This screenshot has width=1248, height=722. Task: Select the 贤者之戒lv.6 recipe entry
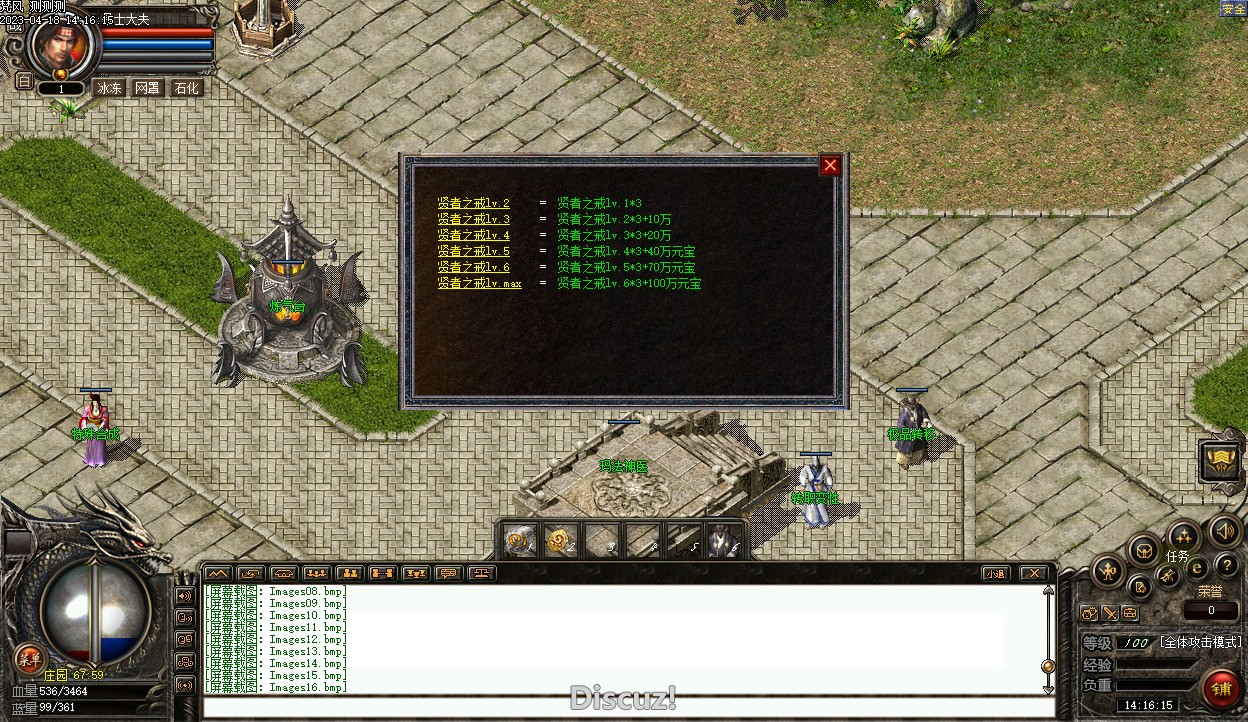pyautogui.click(x=473, y=267)
